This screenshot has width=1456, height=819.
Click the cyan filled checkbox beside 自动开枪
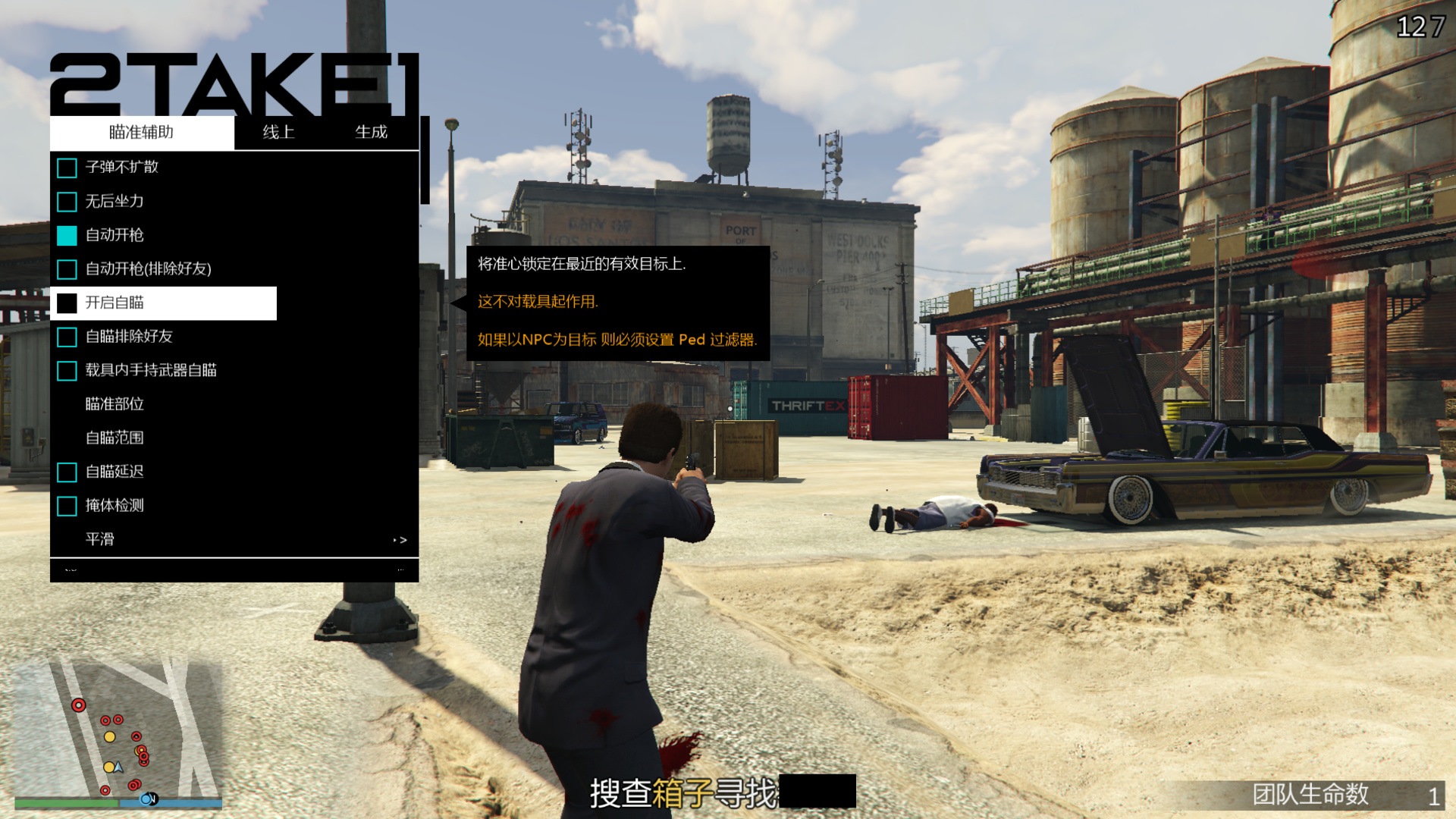[66, 235]
